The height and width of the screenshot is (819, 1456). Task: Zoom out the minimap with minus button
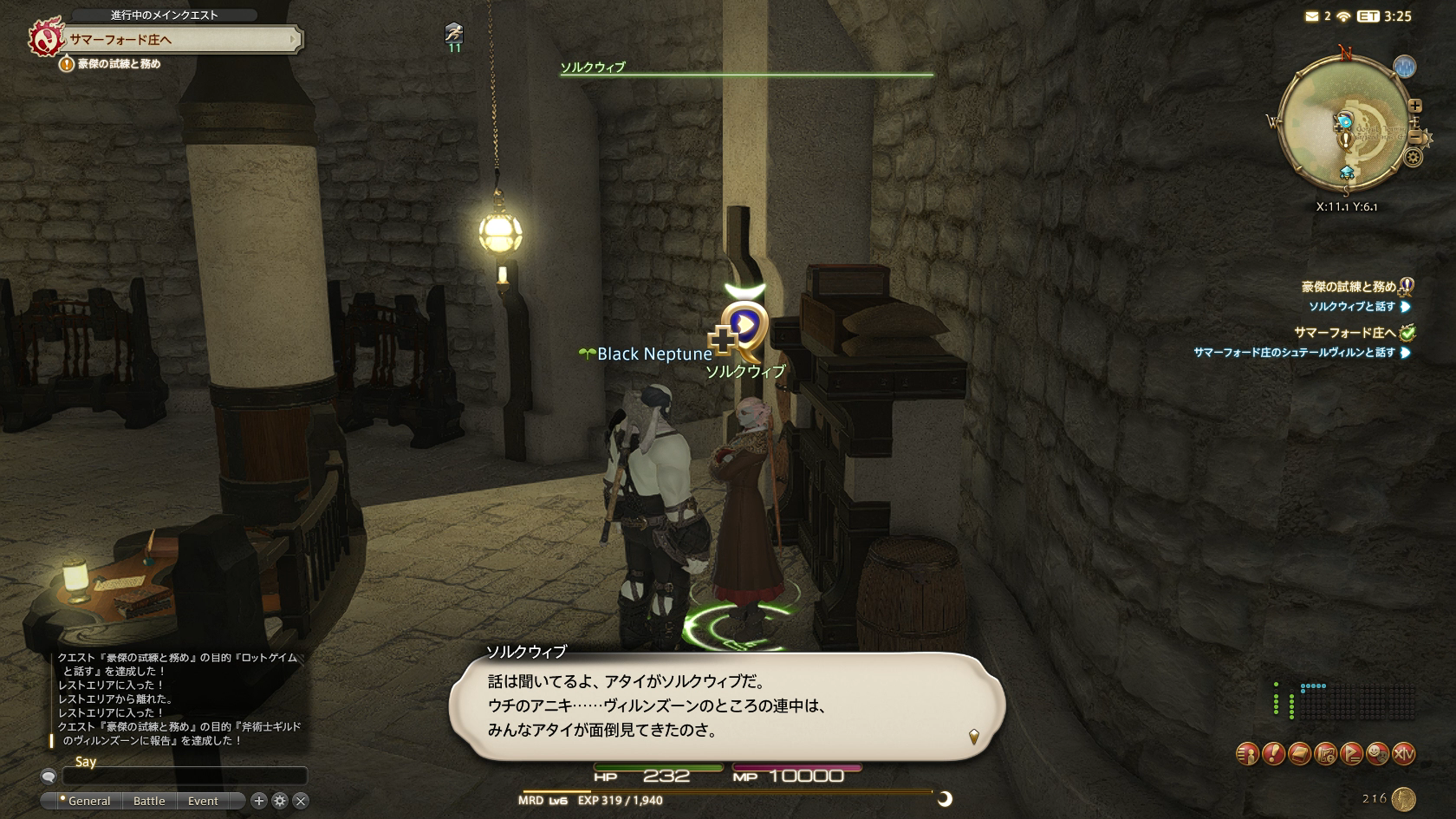[1415, 137]
